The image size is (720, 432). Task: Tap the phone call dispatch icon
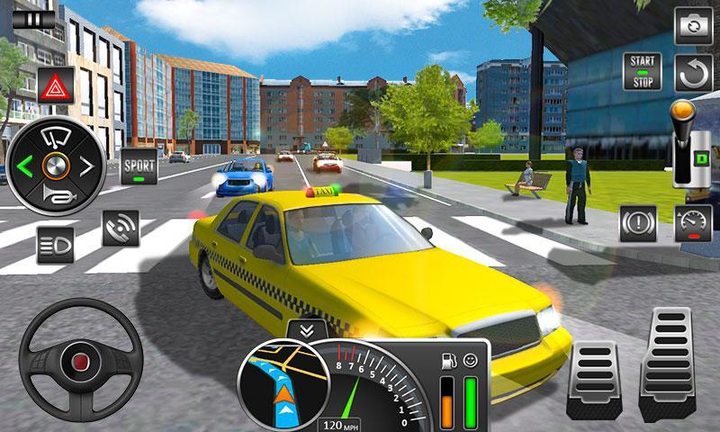click(120, 228)
